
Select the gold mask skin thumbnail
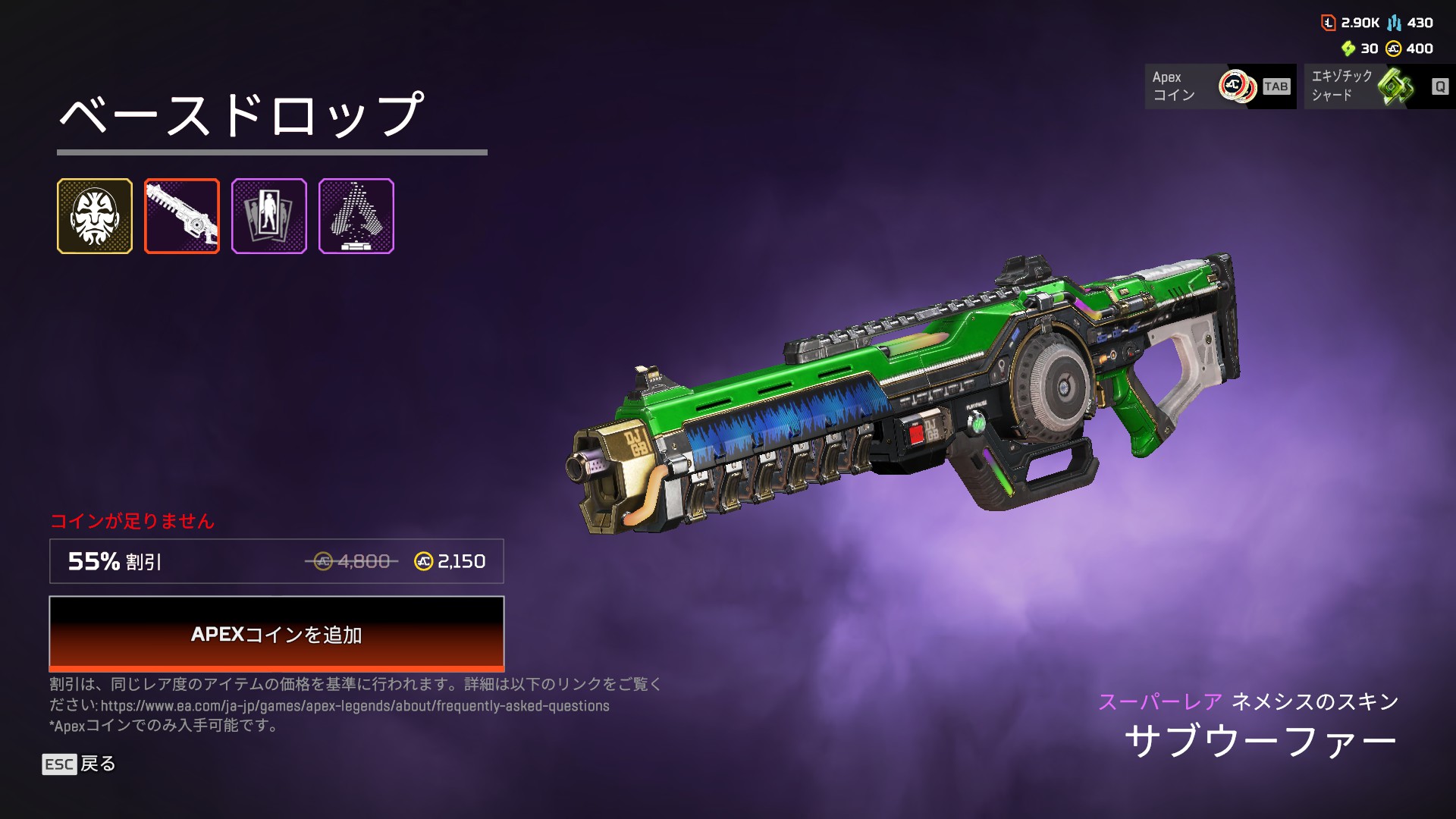tap(95, 216)
